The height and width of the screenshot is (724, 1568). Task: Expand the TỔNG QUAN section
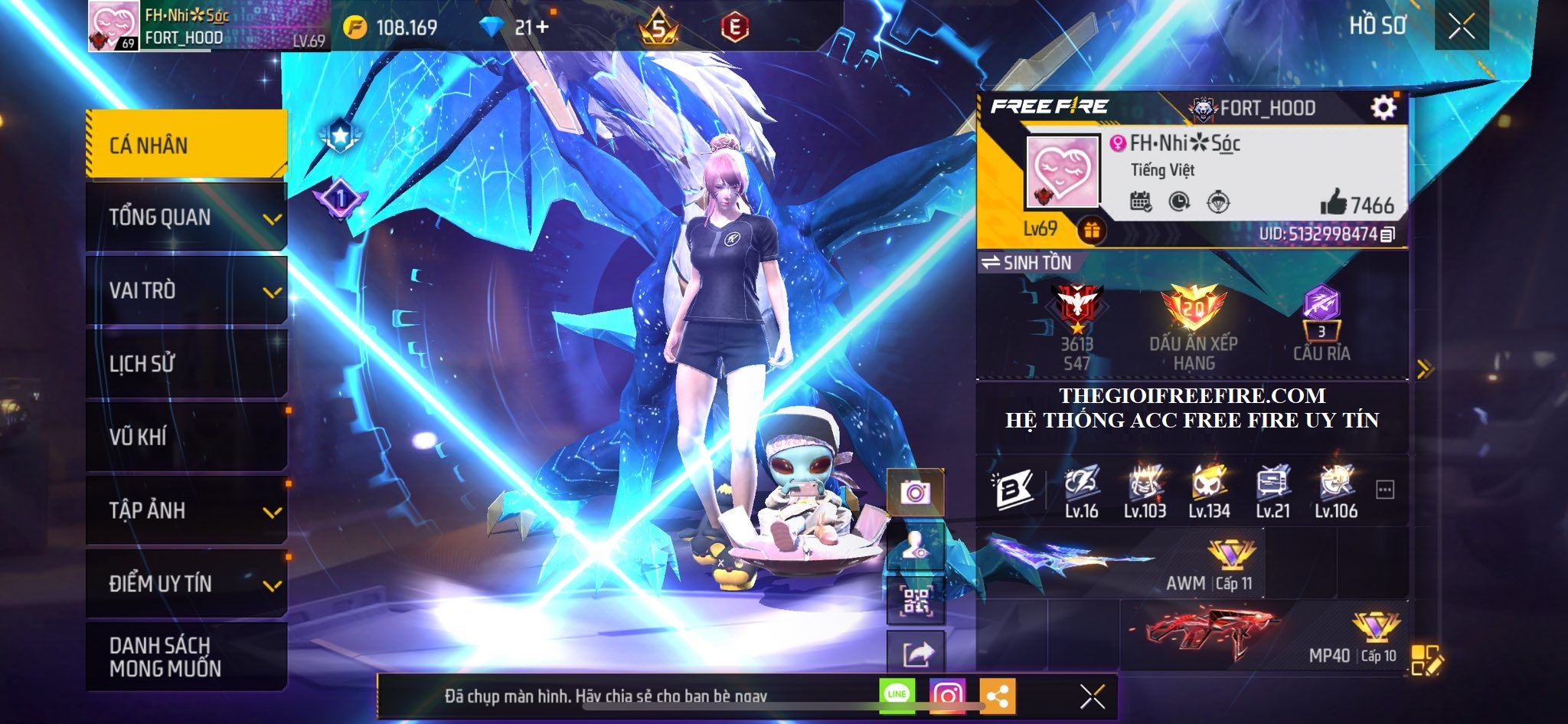(186, 218)
